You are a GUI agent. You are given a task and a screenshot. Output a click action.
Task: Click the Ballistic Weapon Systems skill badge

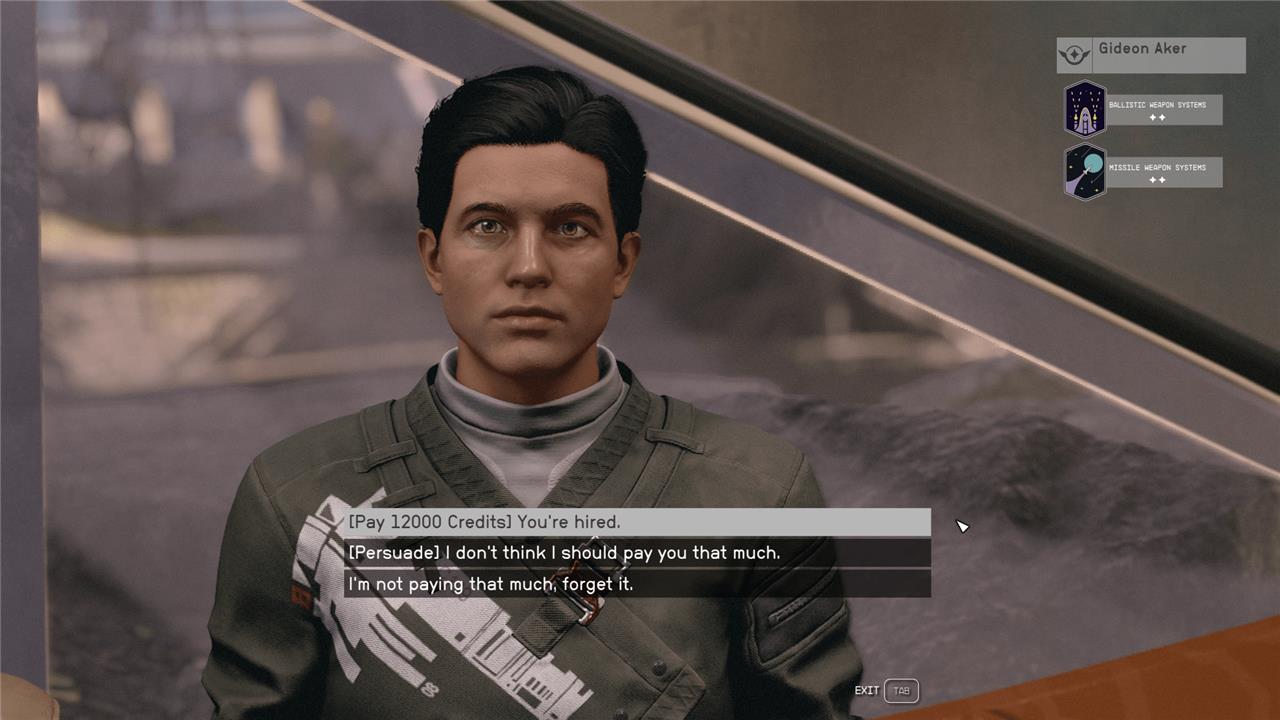click(x=1085, y=109)
